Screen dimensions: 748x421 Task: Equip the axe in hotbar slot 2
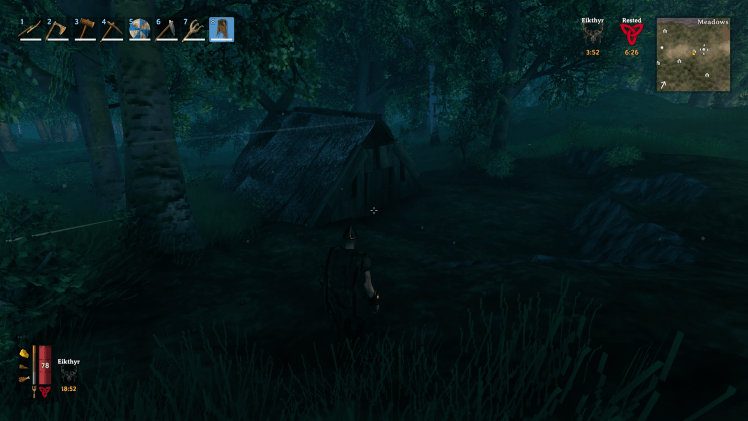pos(58,29)
